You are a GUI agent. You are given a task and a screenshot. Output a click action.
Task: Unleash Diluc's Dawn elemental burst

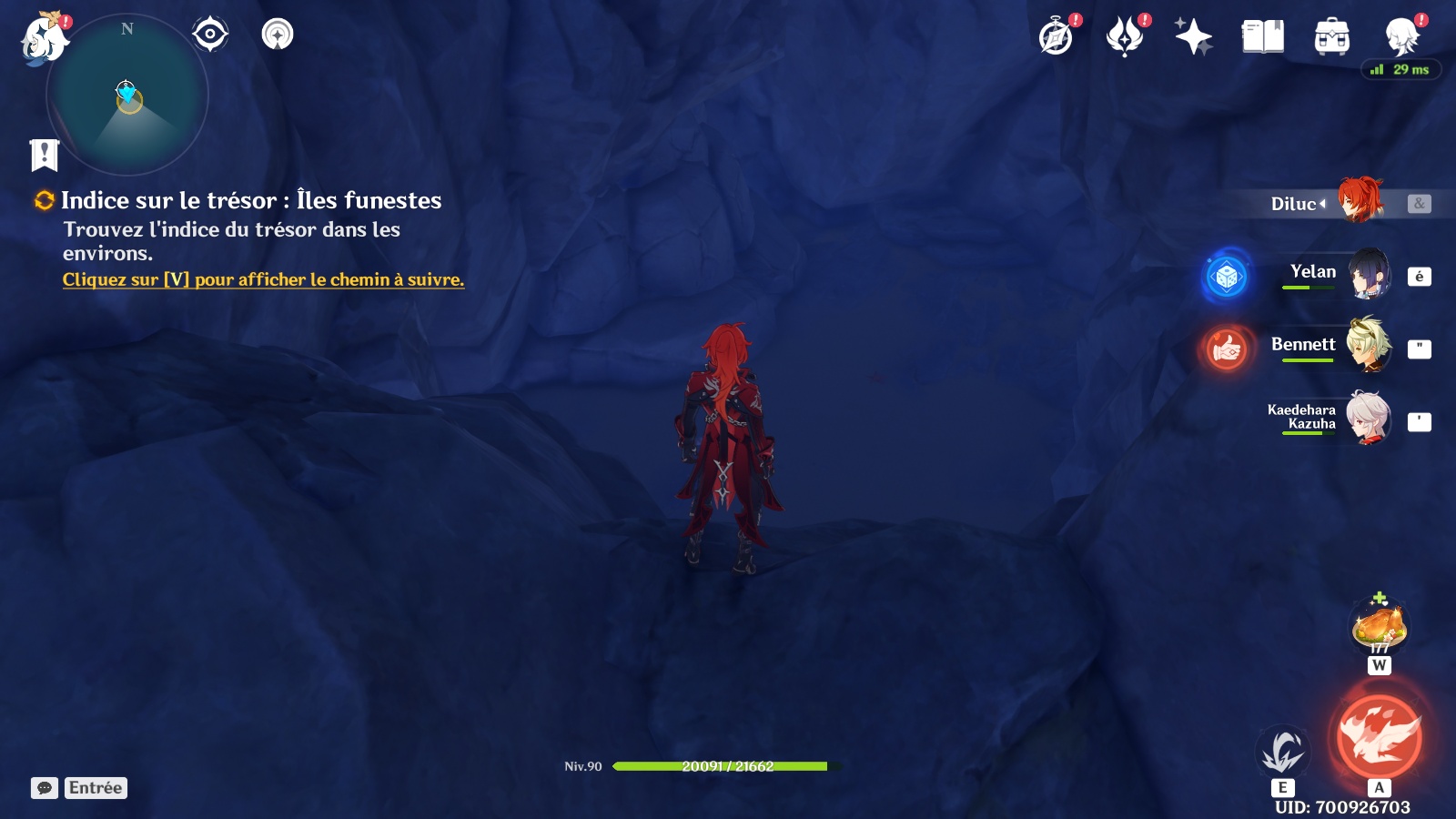(1379, 737)
